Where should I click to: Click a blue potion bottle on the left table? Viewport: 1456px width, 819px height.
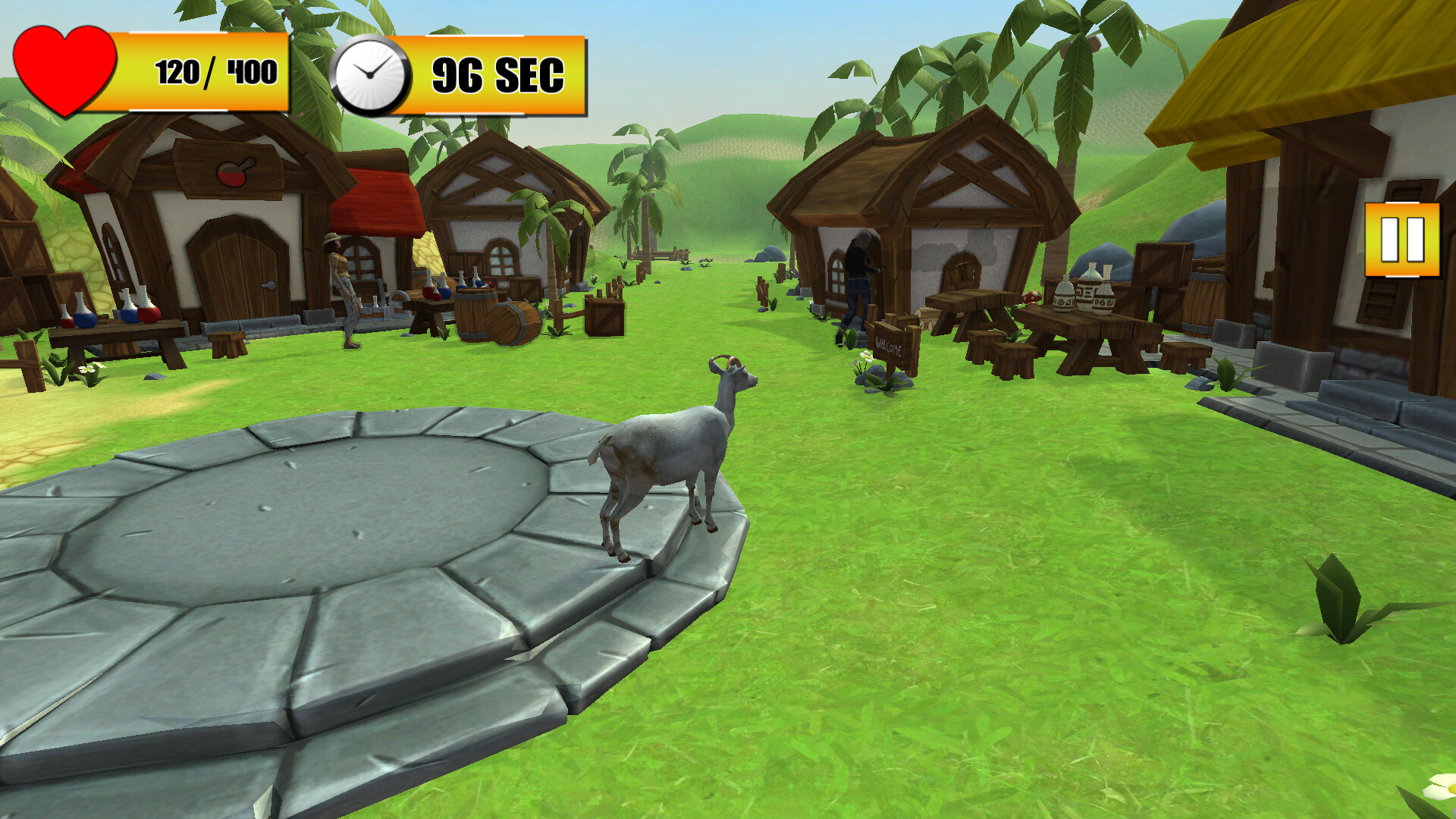(x=83, y=318)
